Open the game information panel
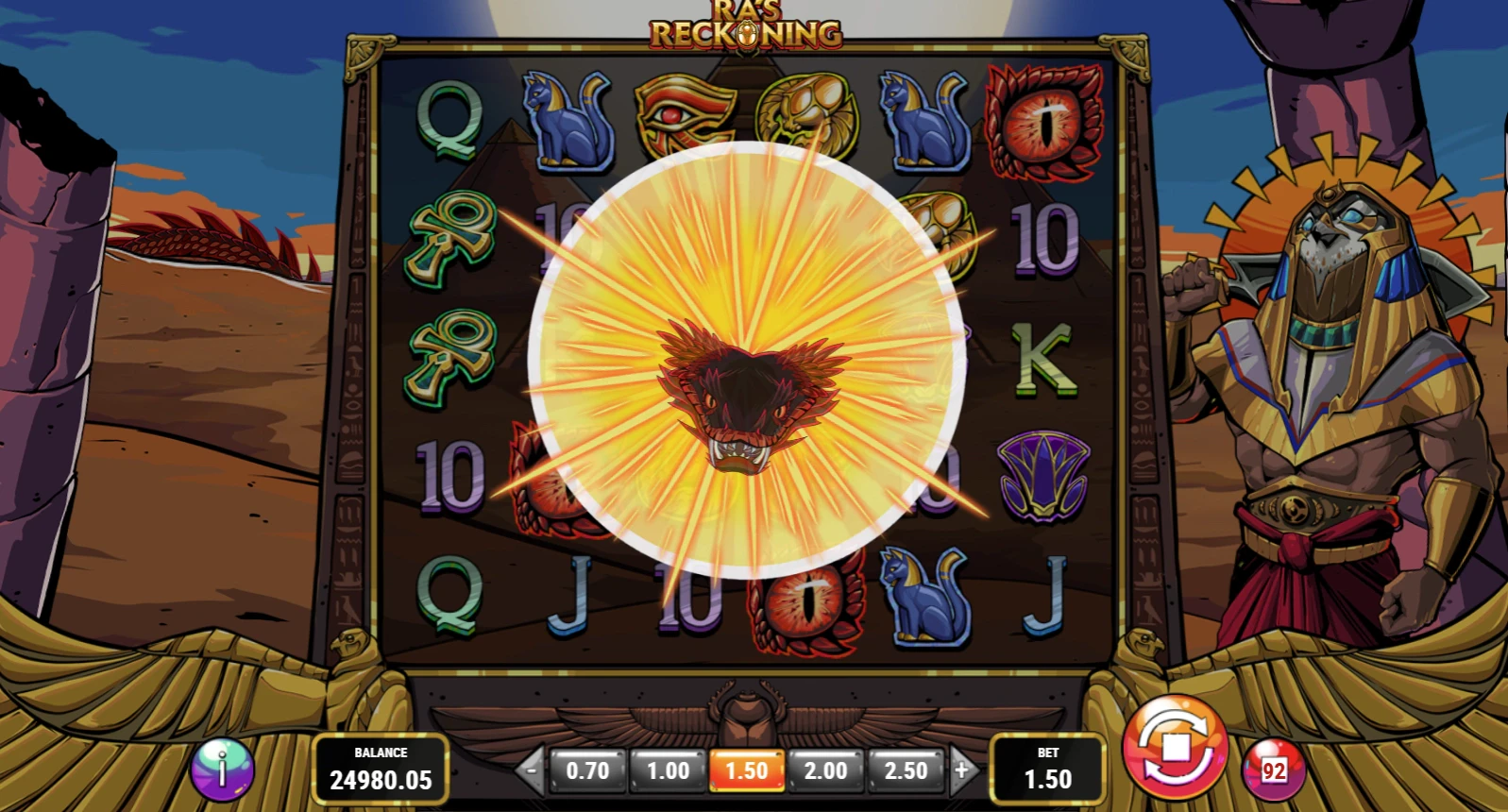 (x=223, y=769)
